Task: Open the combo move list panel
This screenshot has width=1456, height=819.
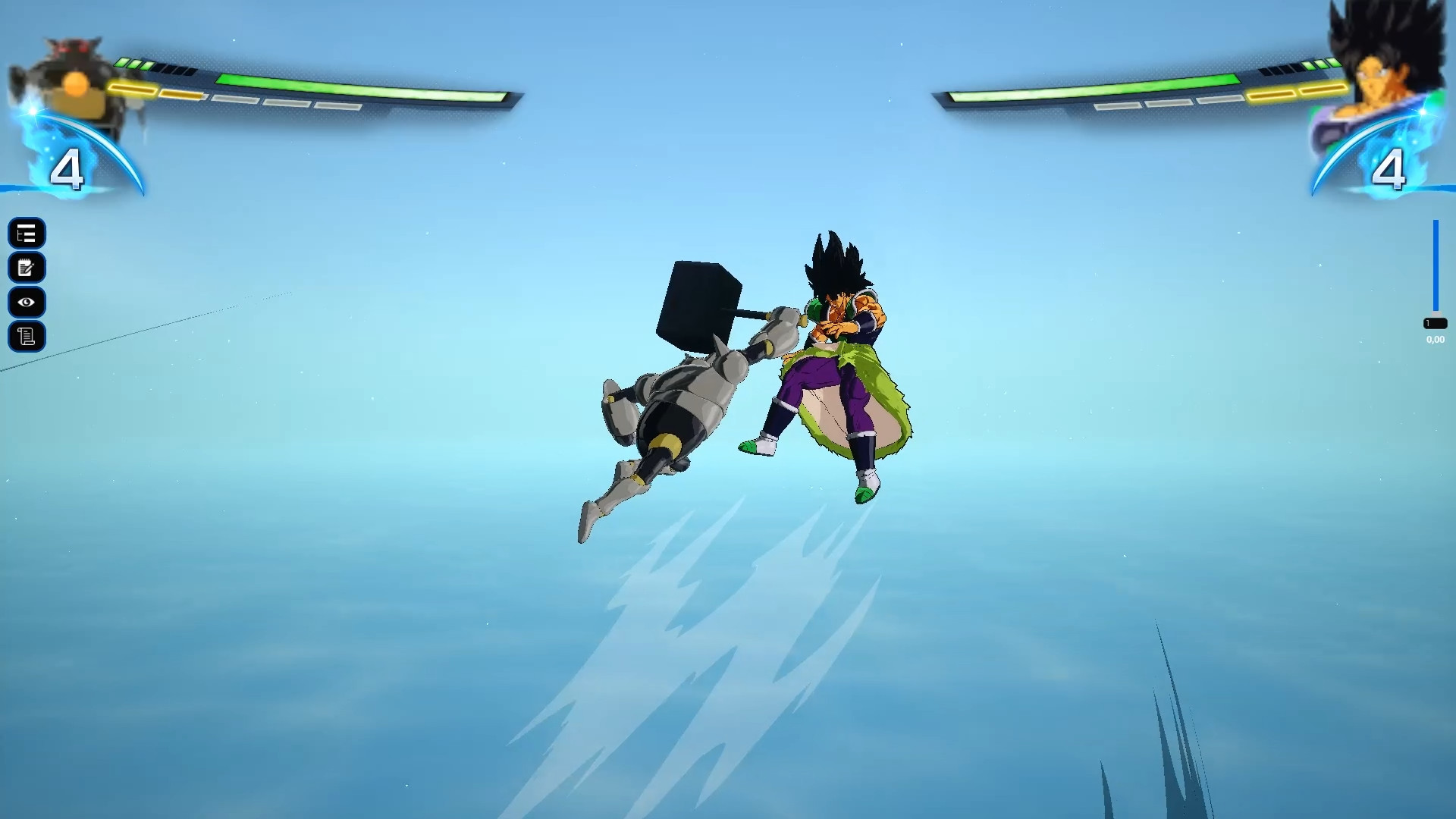Action: point(27,234)
